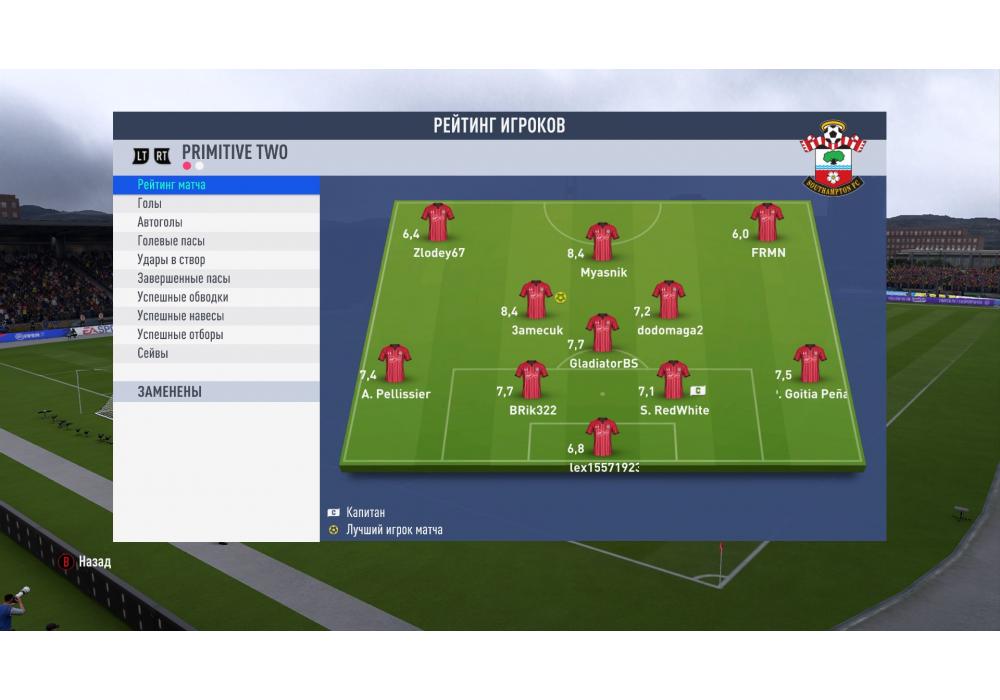Click GladiatorBS in the lineup
The image size is (1000, 700).
tap(602, 333)
